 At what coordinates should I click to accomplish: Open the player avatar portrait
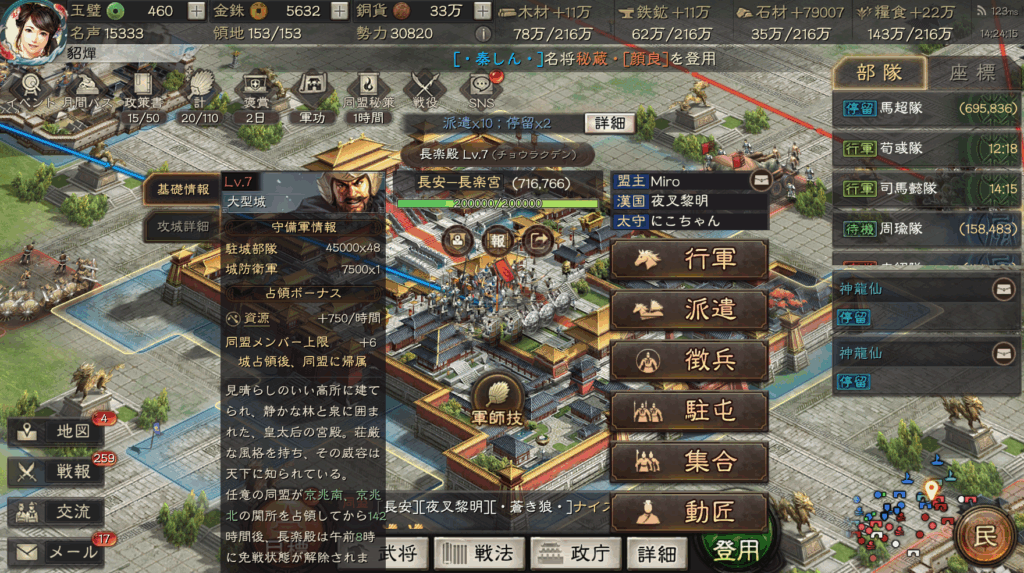click(x=32, y=32)
